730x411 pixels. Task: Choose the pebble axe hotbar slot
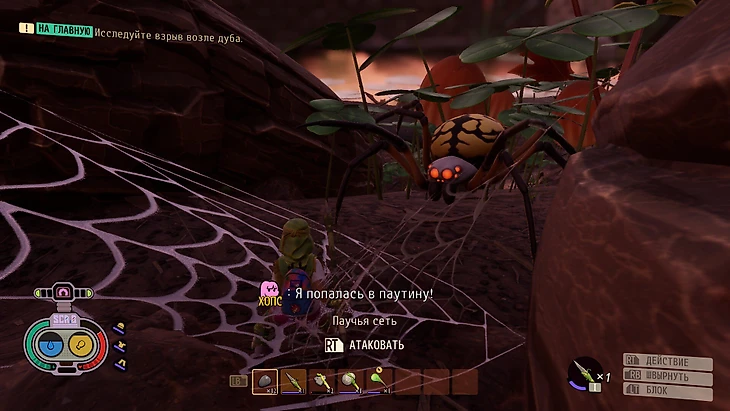(x=323, y=380)
